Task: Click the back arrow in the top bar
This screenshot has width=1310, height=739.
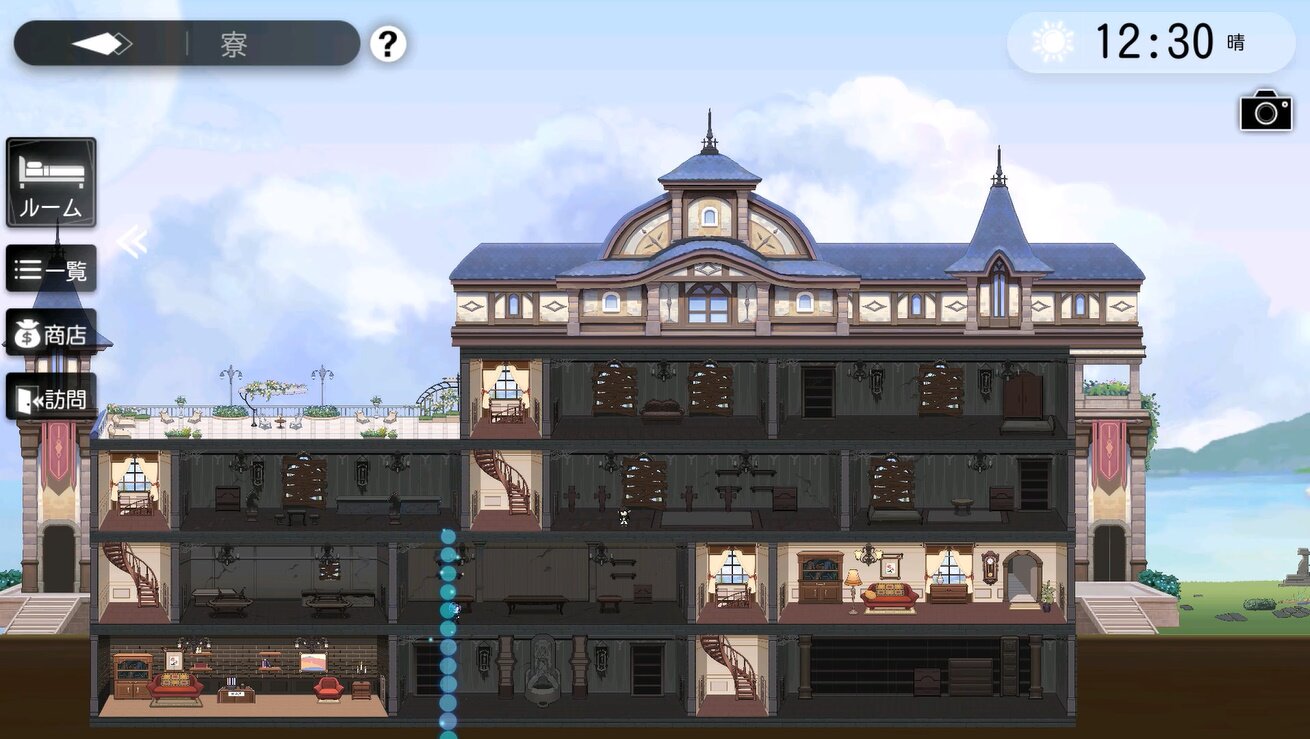Action: 101,44
